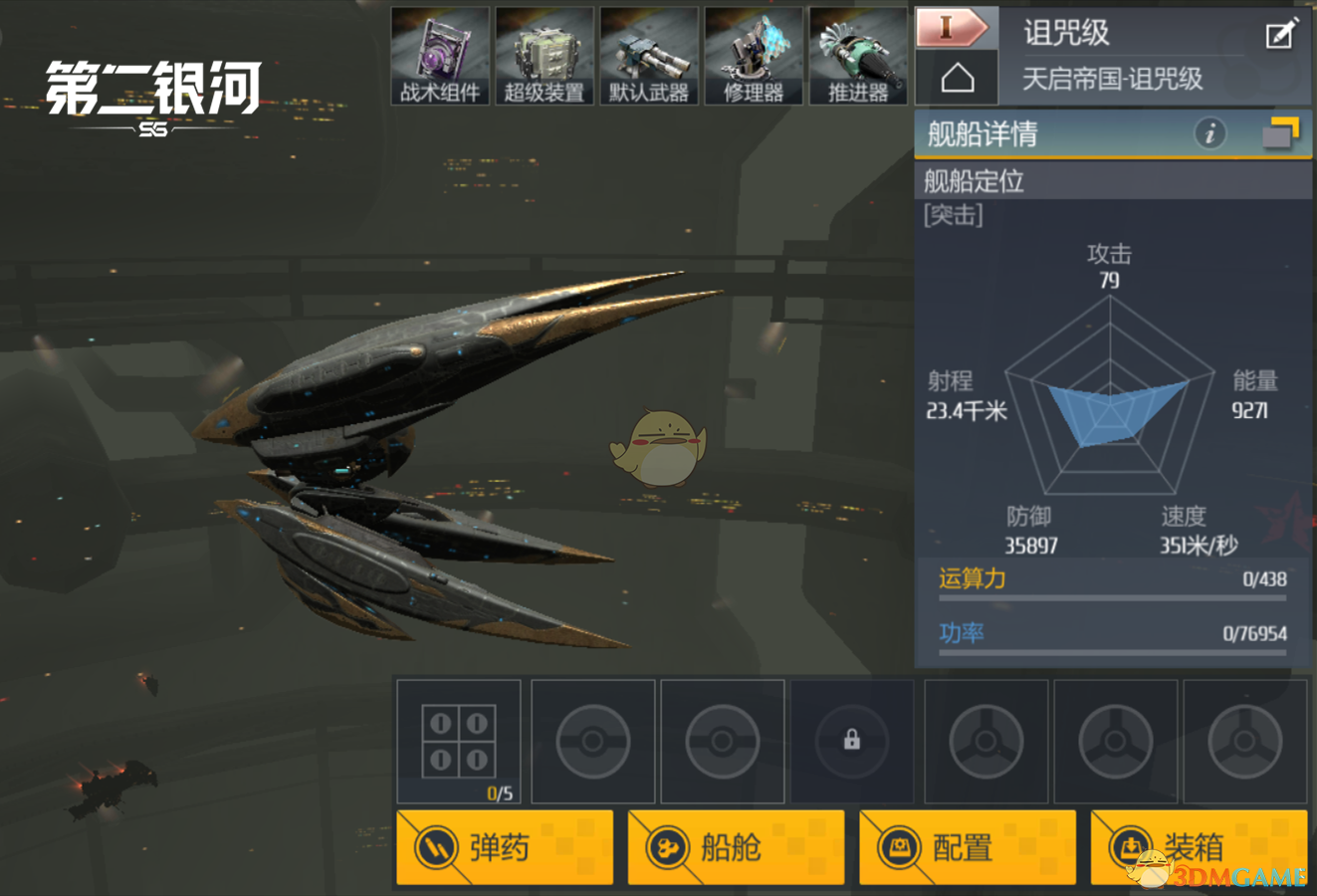The width and height of the screenshot is (1317, 896).
Task: Edit the ship name with pencil icon
Action: (1281, 34)
